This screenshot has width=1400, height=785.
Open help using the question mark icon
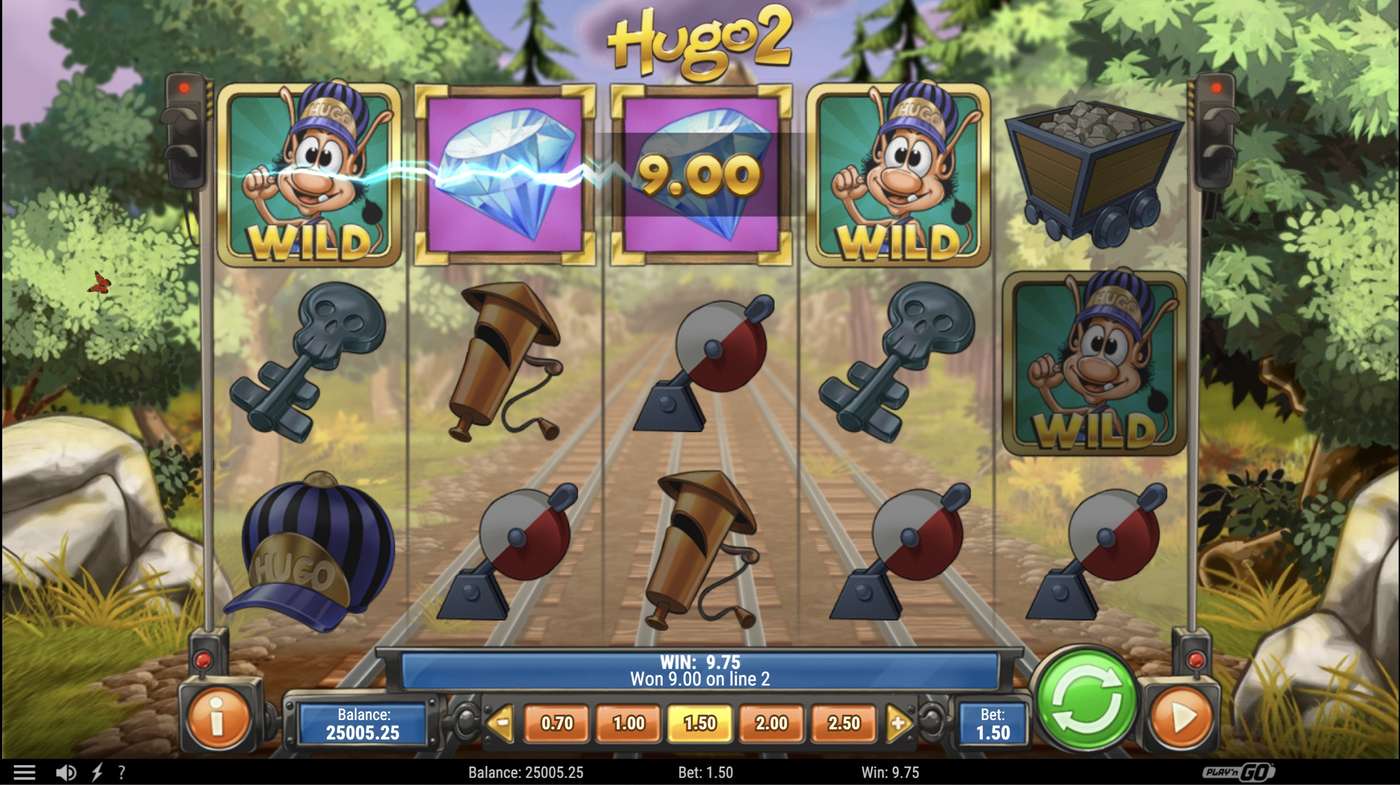tap(122, 771)
